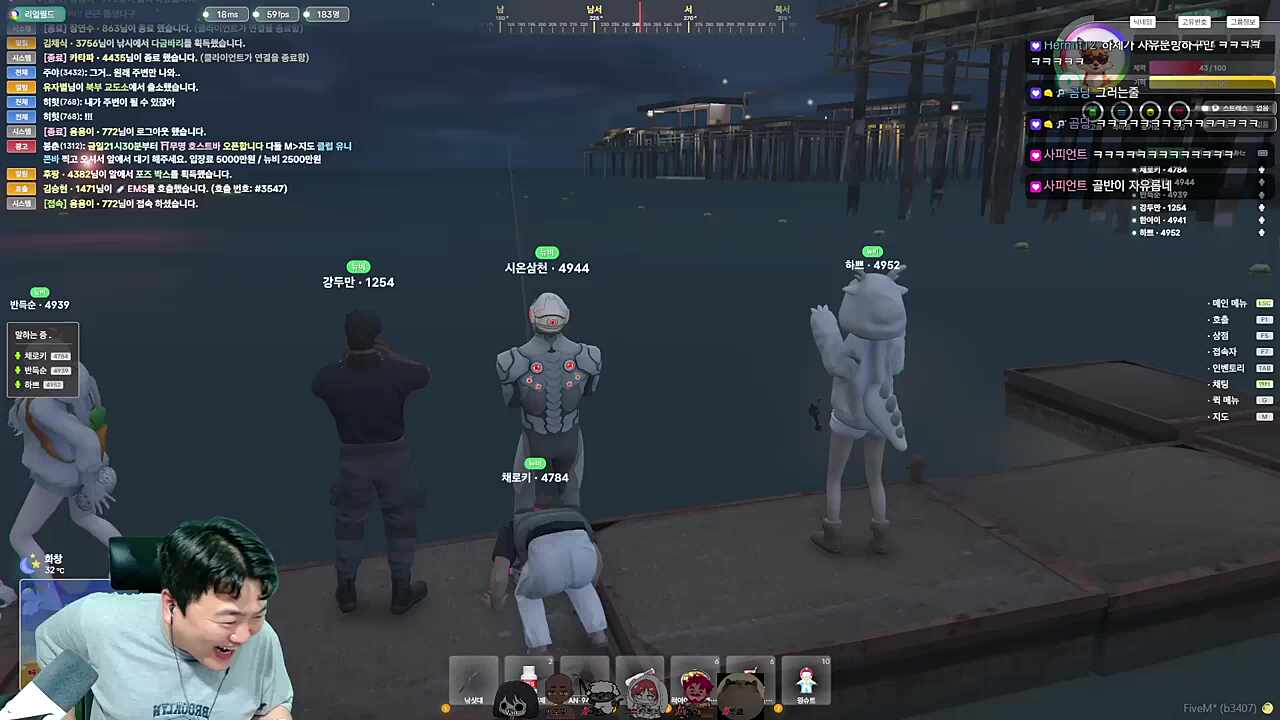1280x720 pixels.
Task: Toggle the speaker arrow beside 하쁘 · 4952
Action: point(1260,231)
